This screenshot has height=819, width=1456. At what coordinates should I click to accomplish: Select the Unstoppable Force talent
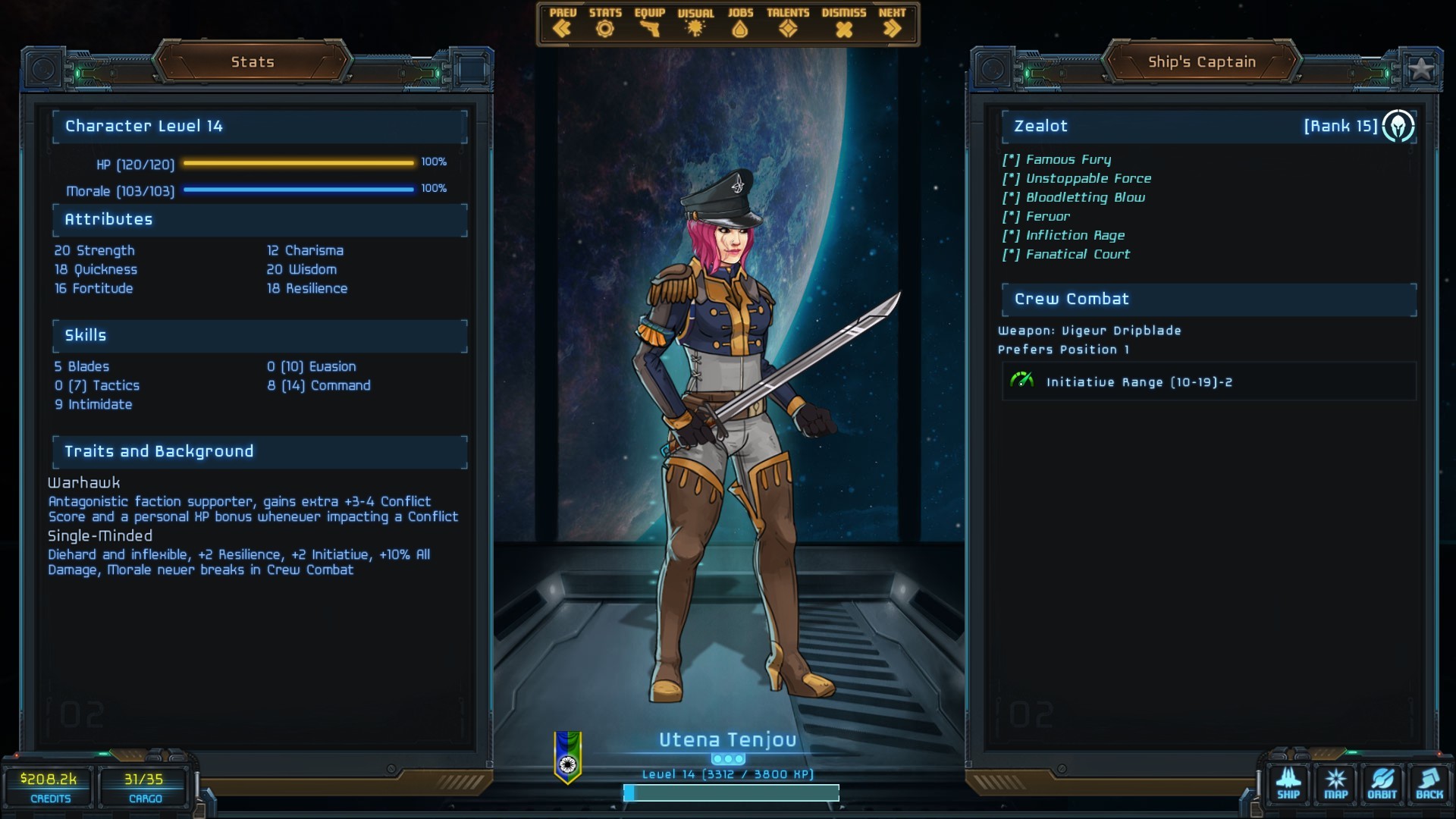pos(1087,178)
